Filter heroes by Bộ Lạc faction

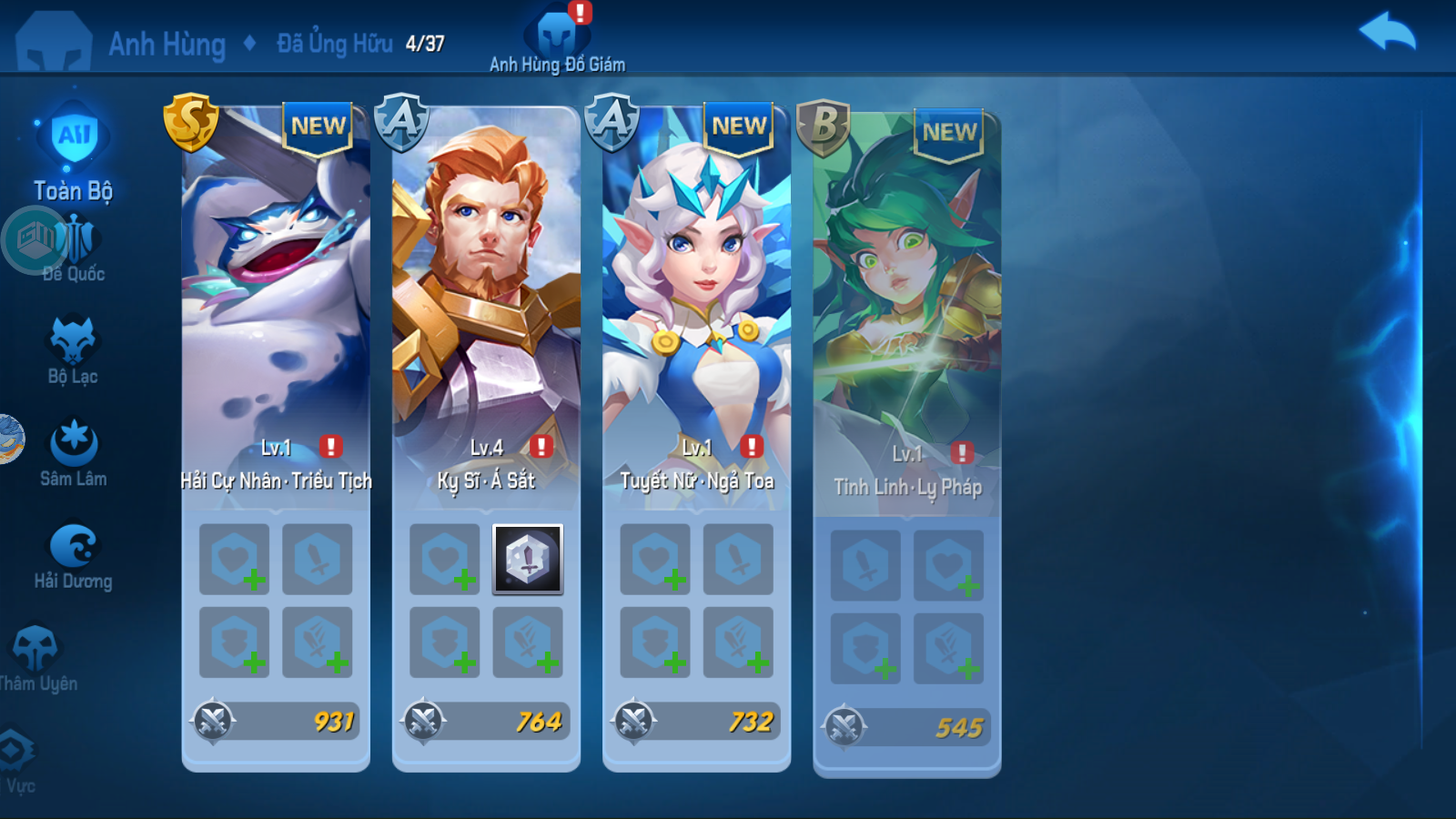coord(73,350)
